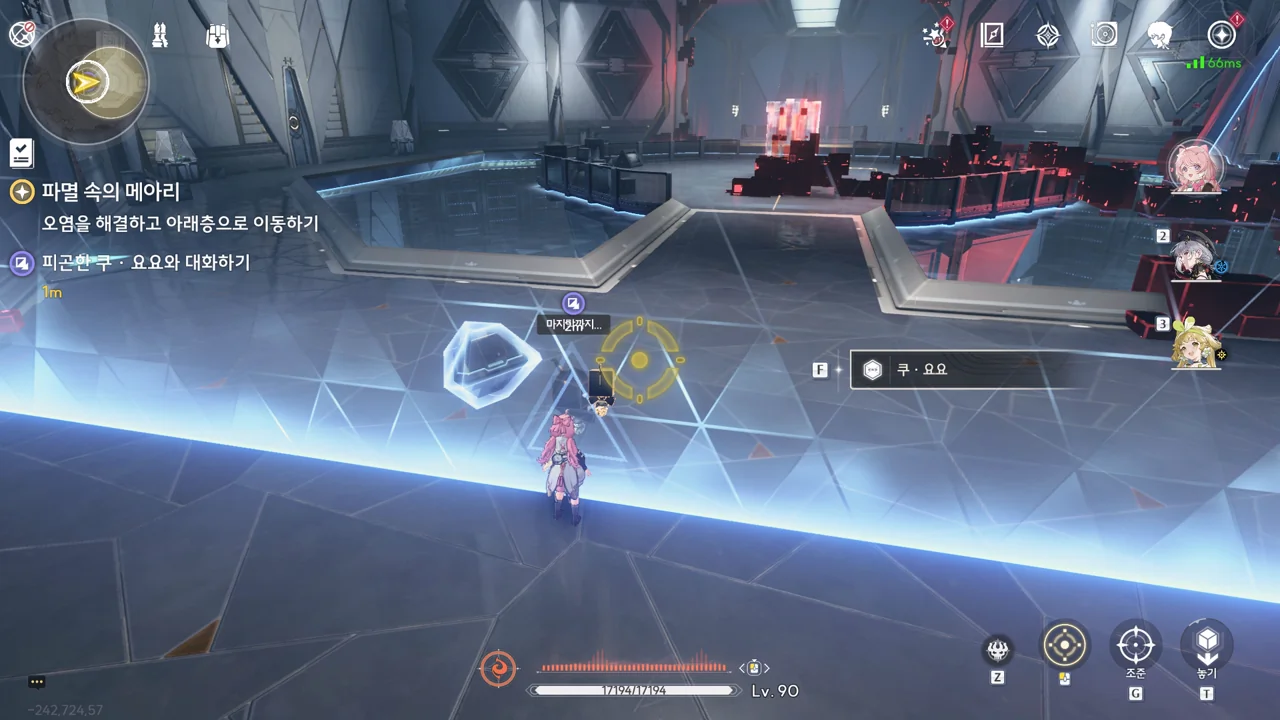
Task: Open the guidebook compass icon
Action: point(992,36)
